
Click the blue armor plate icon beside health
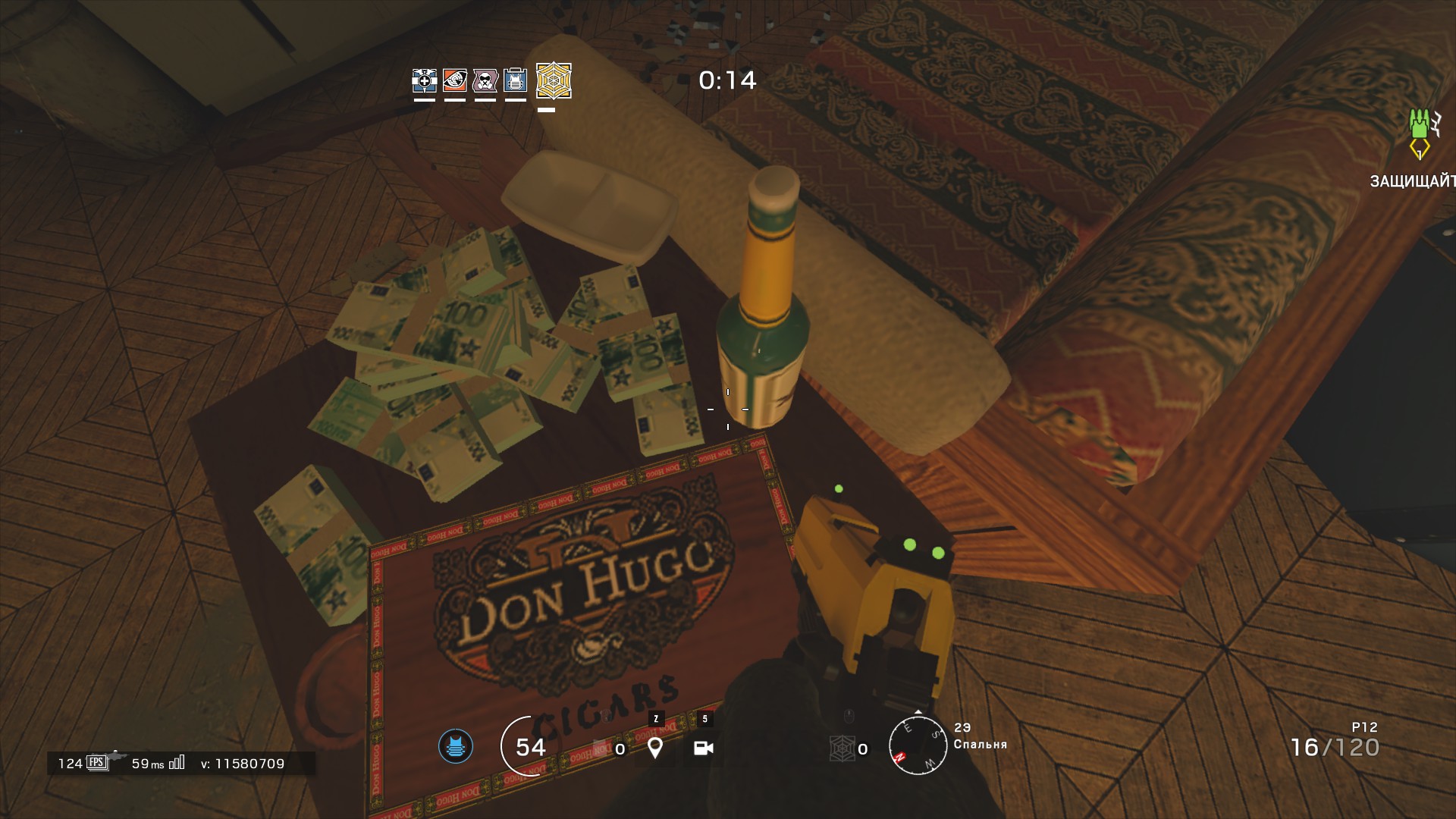[455, 746]
